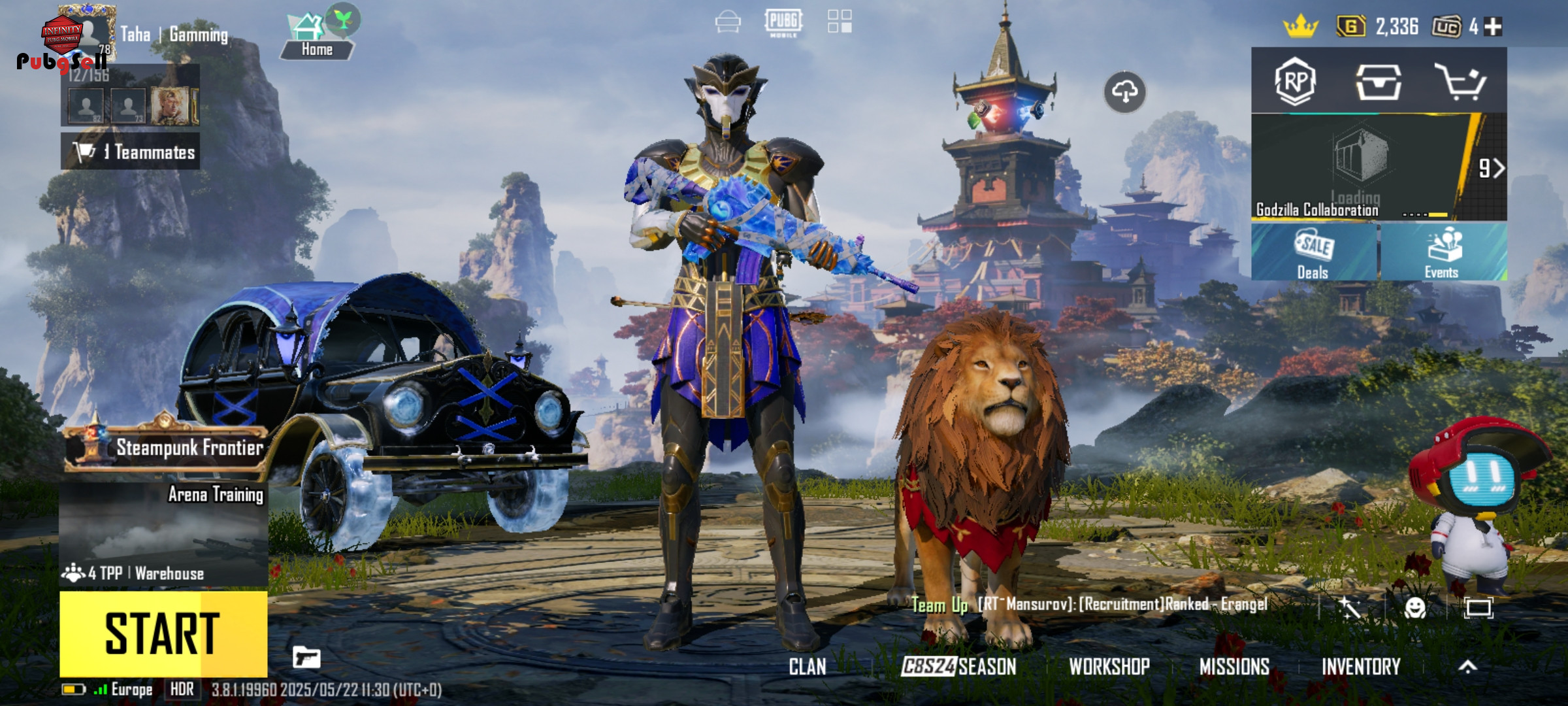1568x706 pixels.
Task: Open the Deals sale page
Action: [1313, 252]
